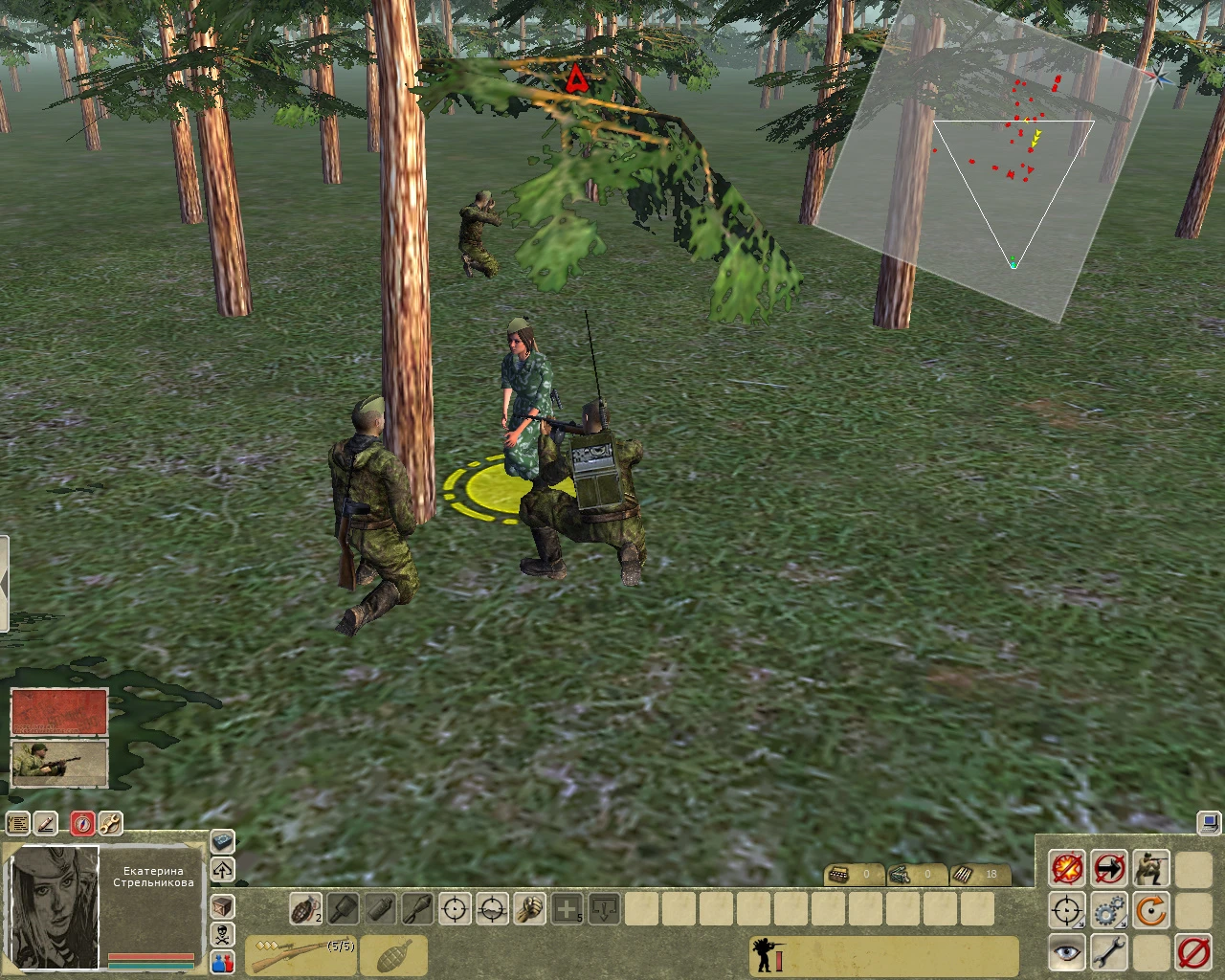Screen dimensions: 1225x980
Task: Click the skull drop items button
Action: coord(222,934)
